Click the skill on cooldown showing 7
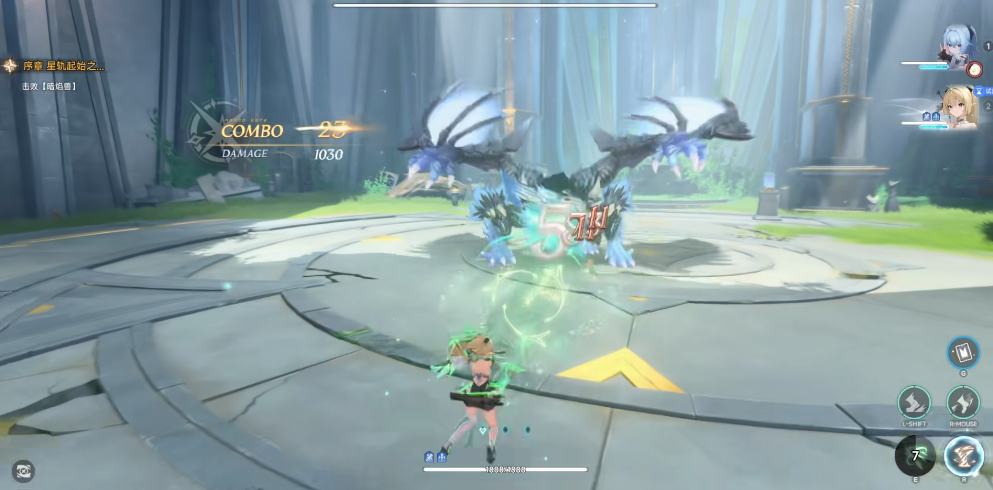This screenshot has width=993, height=490. tap(914, 456)
